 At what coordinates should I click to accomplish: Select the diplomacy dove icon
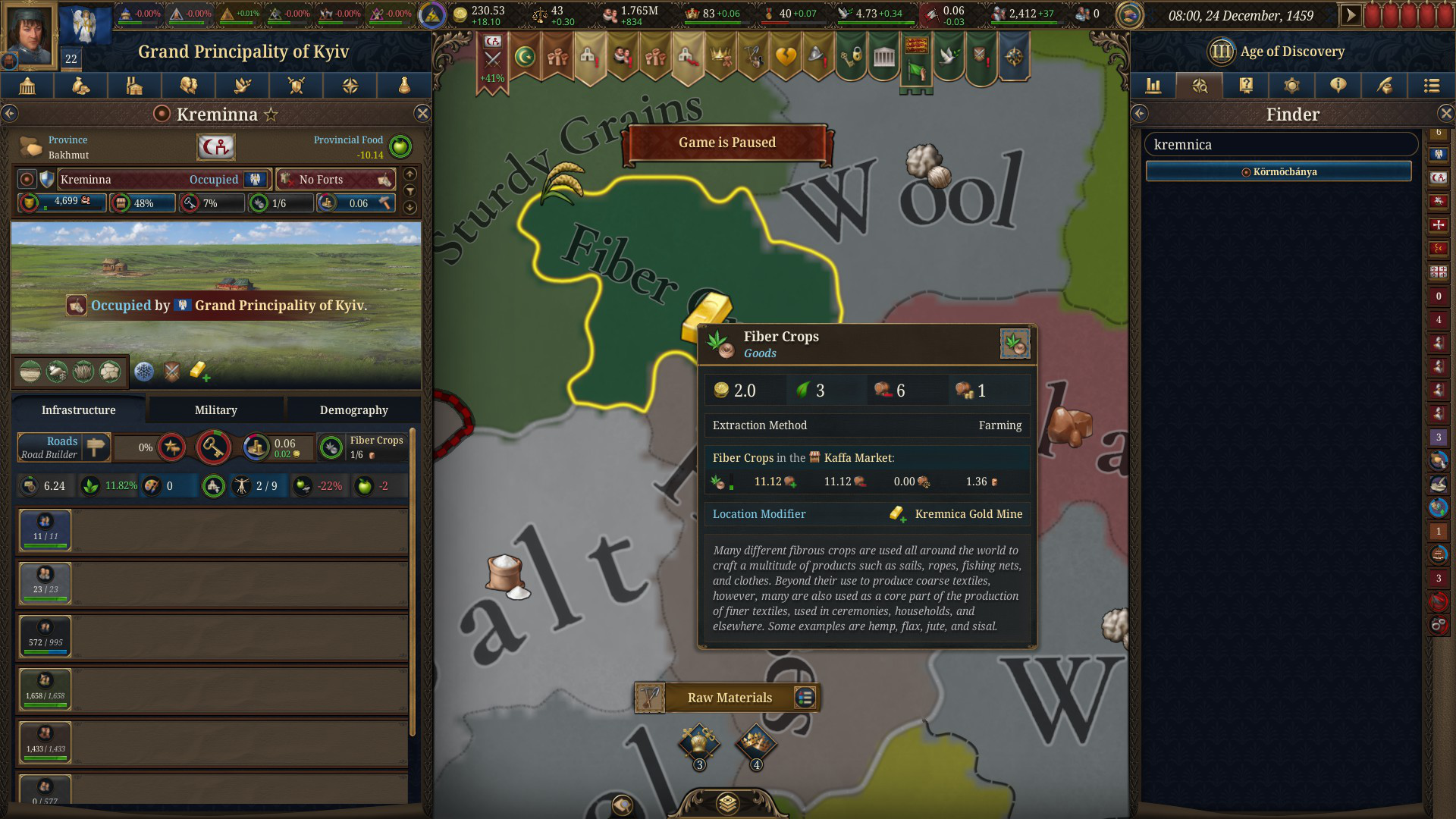242,86
